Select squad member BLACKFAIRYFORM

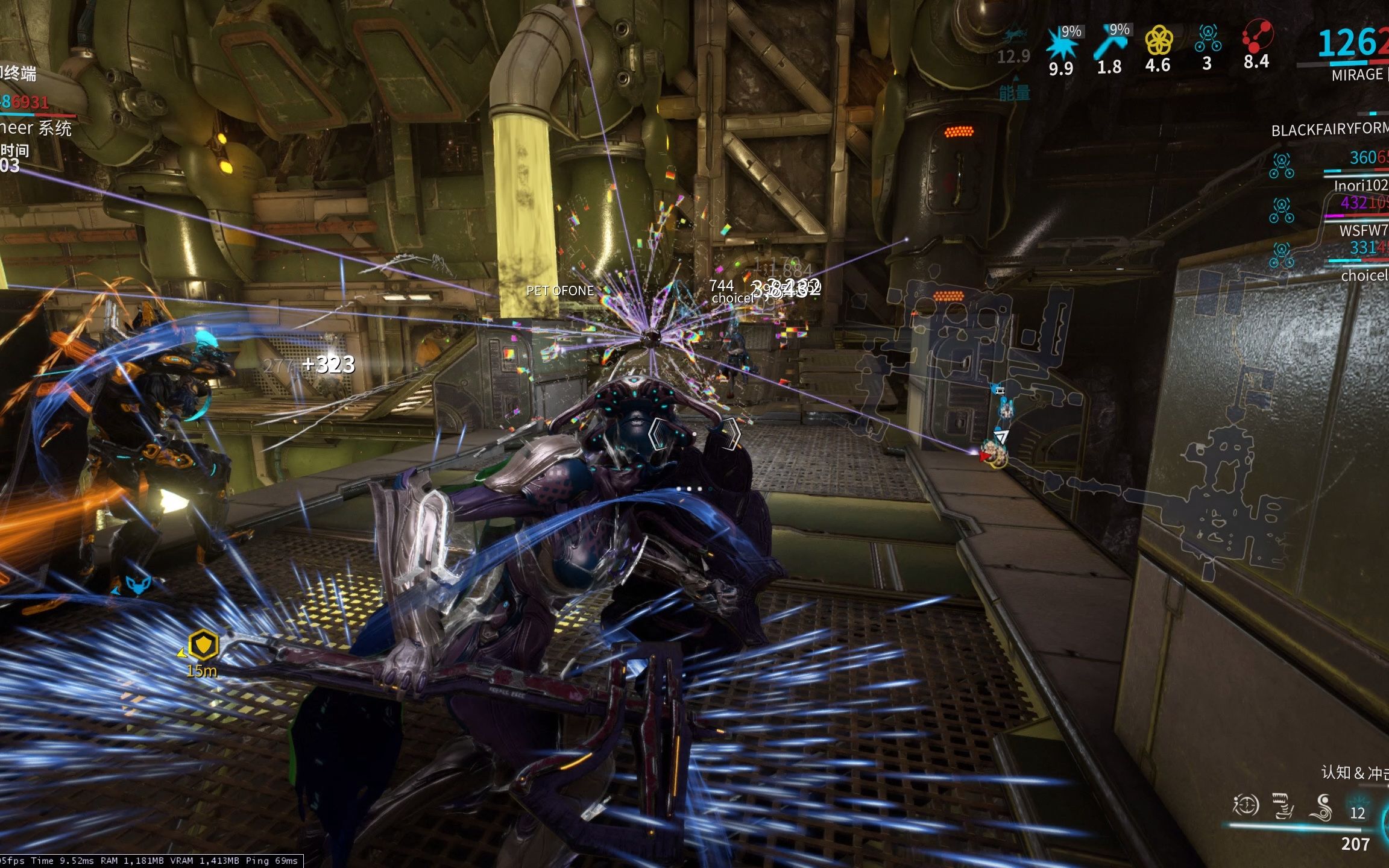1329,130
